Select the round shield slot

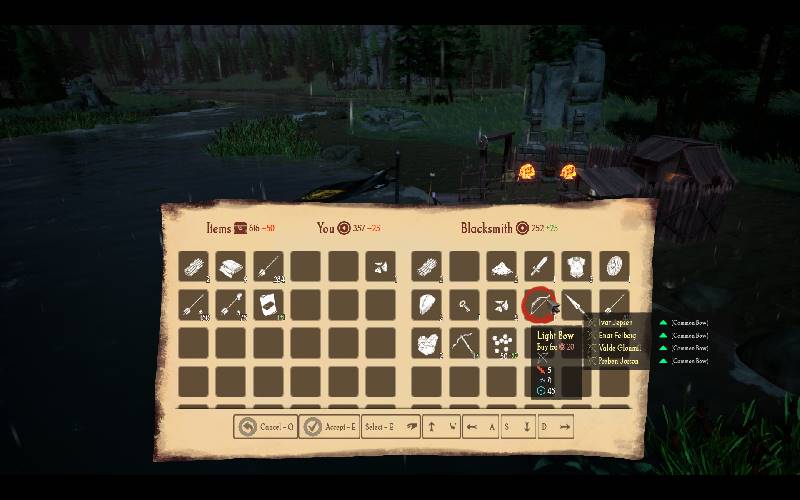click(614, 267)
